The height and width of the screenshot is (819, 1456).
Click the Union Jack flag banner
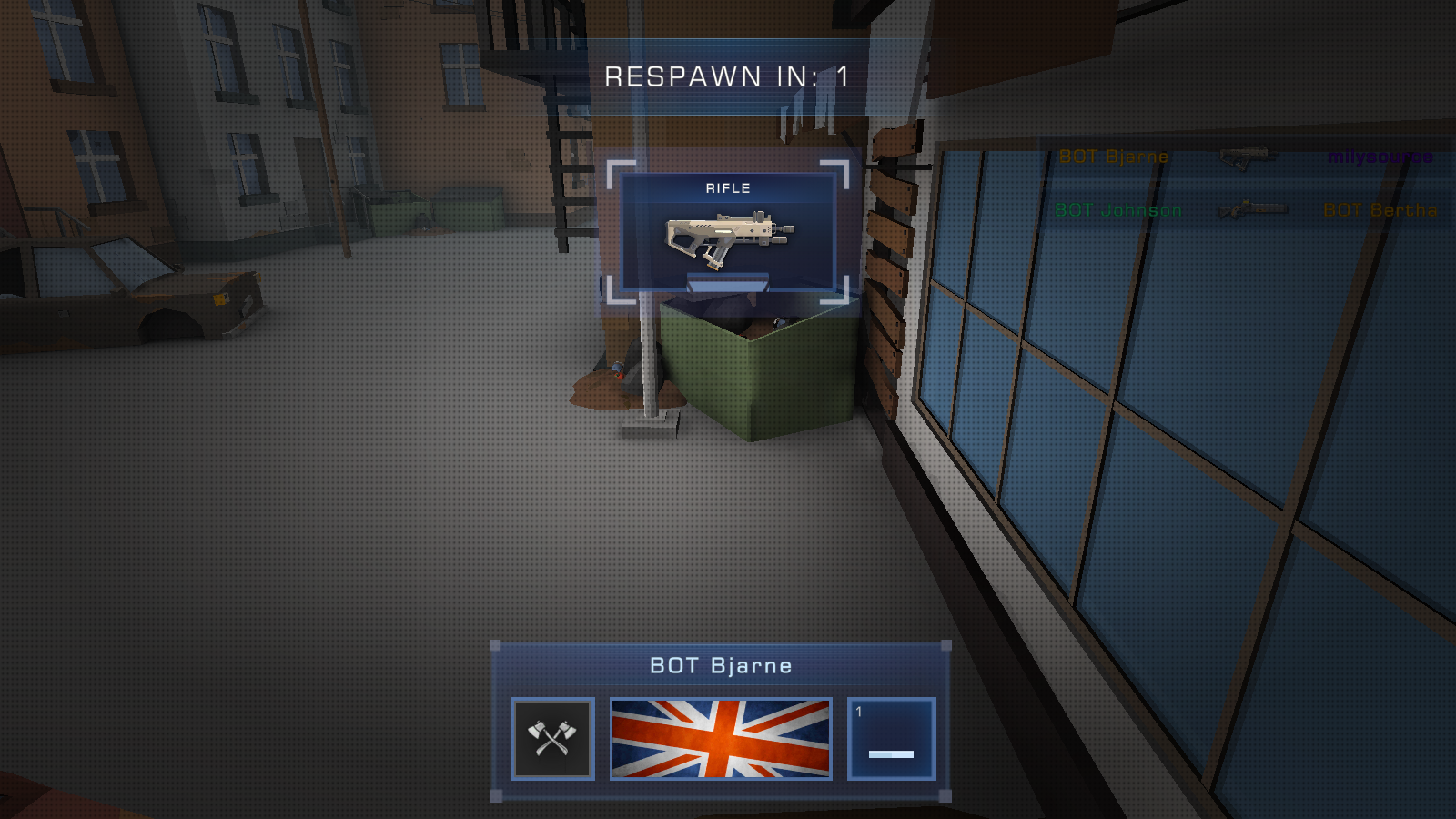coord(721,738)
